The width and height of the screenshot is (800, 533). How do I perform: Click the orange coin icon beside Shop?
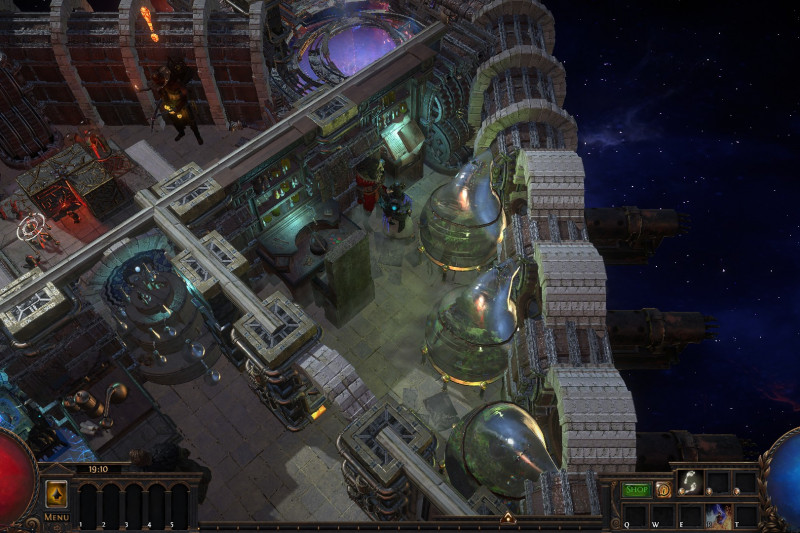(663, 490)
